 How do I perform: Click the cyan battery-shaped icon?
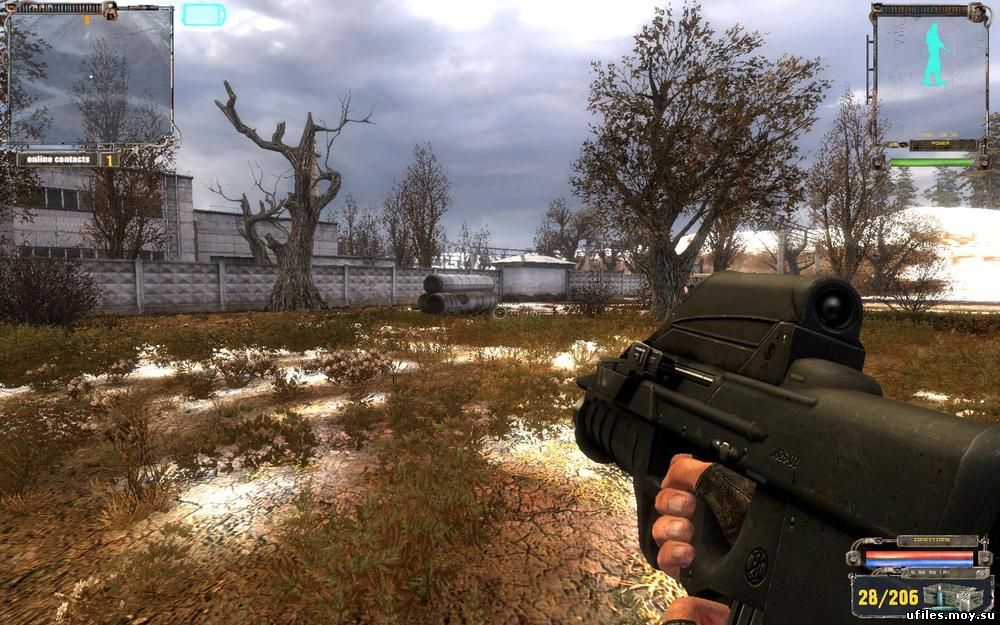(203, 14)
